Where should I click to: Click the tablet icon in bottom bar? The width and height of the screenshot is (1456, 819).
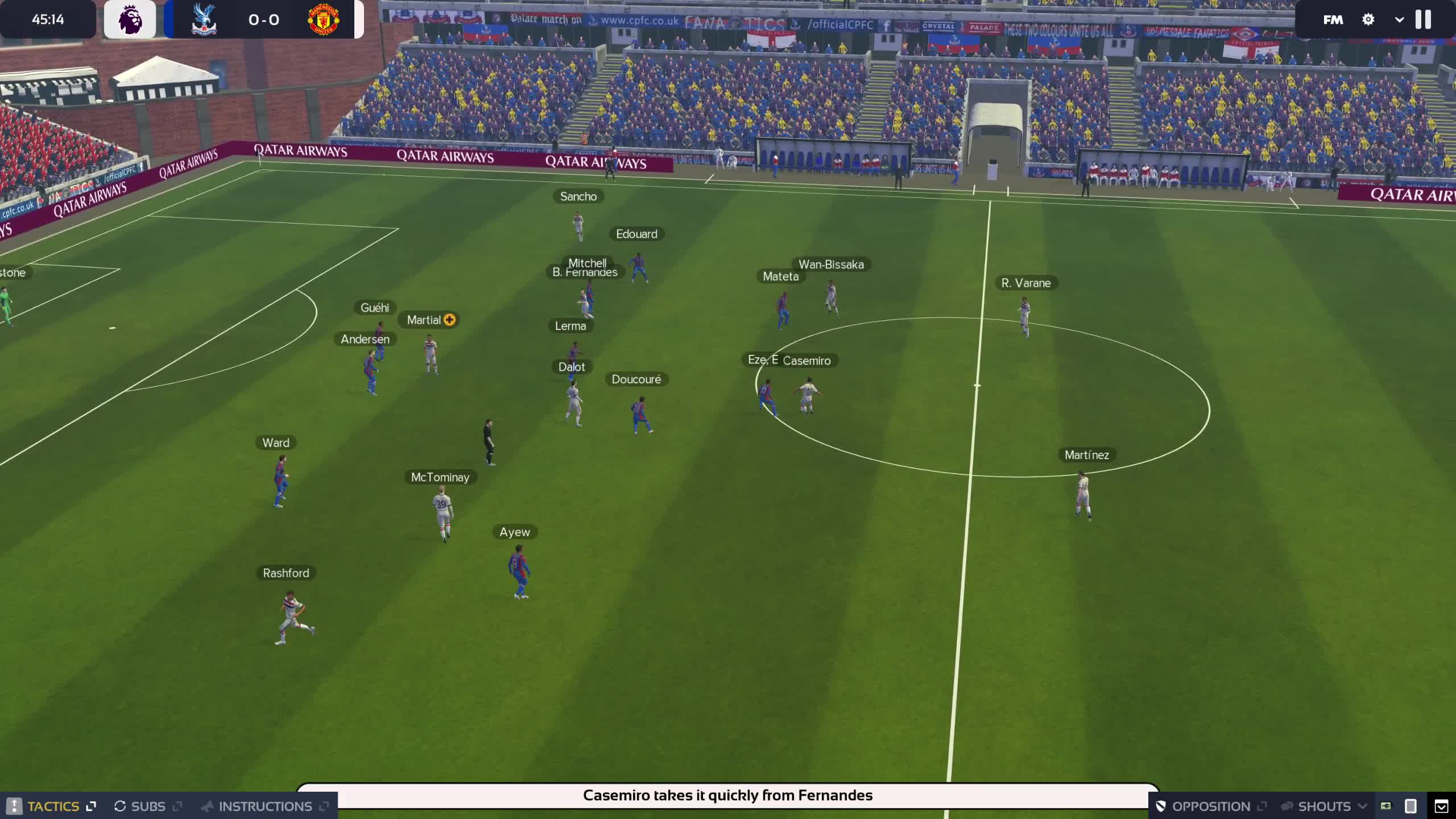click(1410, 806)
